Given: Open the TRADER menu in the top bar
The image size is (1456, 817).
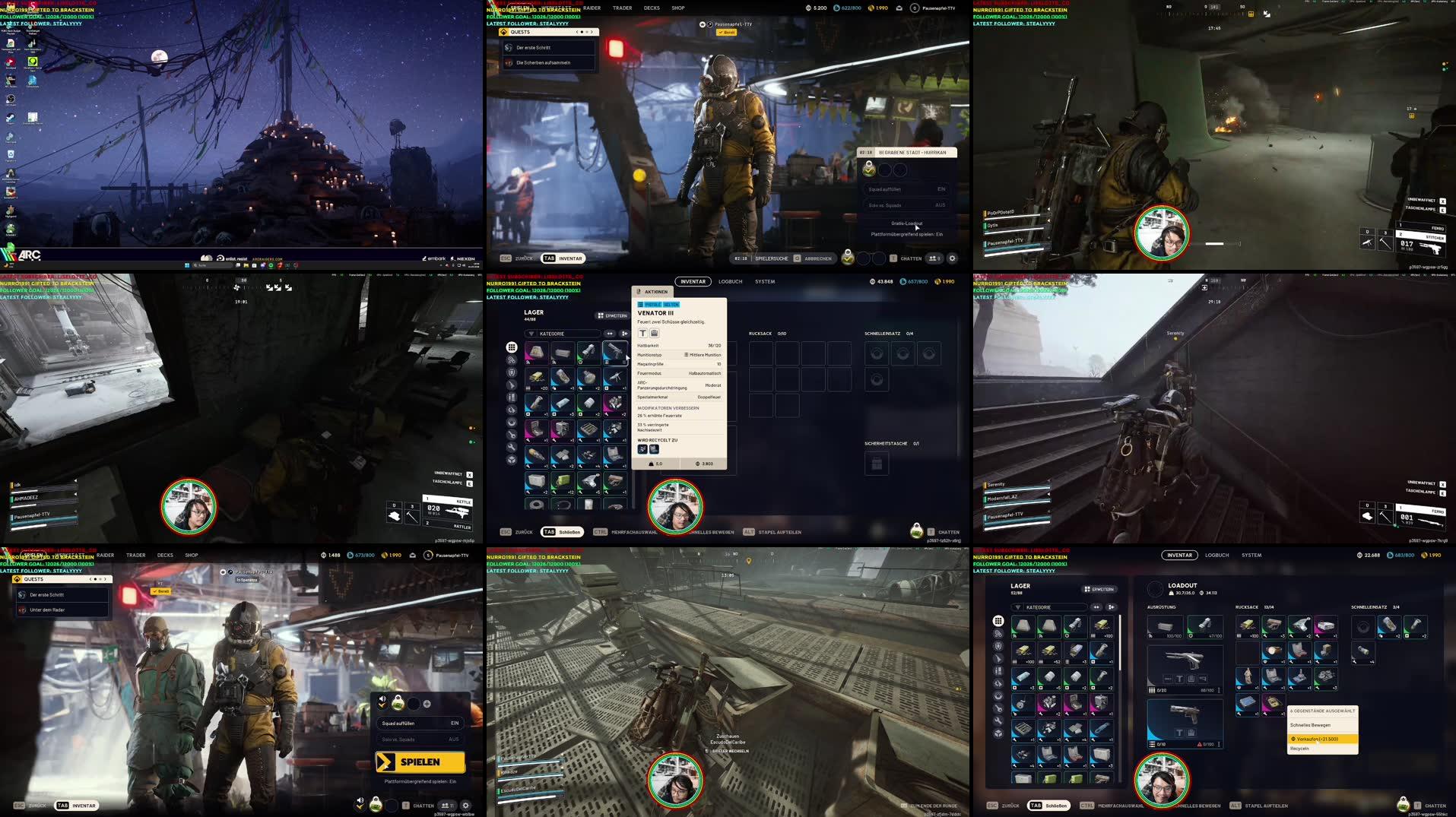Looking at the screenshot, I should click(x=621, y=8).
